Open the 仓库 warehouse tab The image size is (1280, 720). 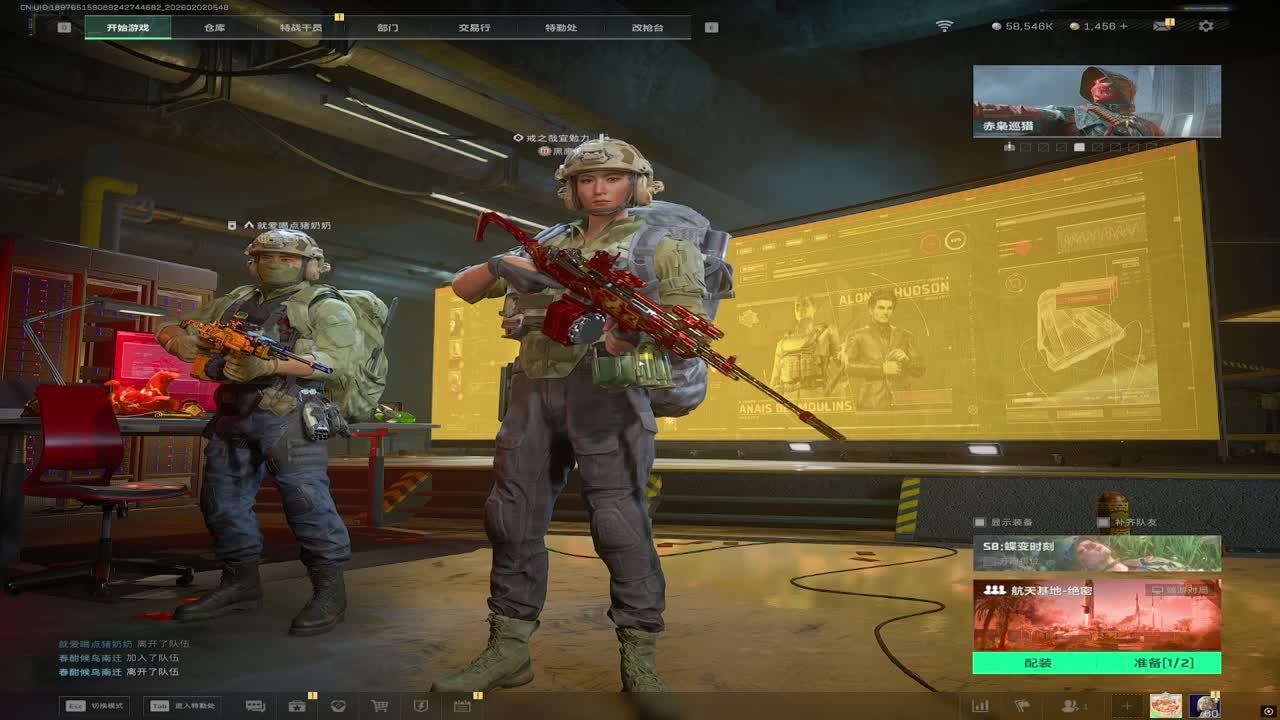(x=214, y=27)
